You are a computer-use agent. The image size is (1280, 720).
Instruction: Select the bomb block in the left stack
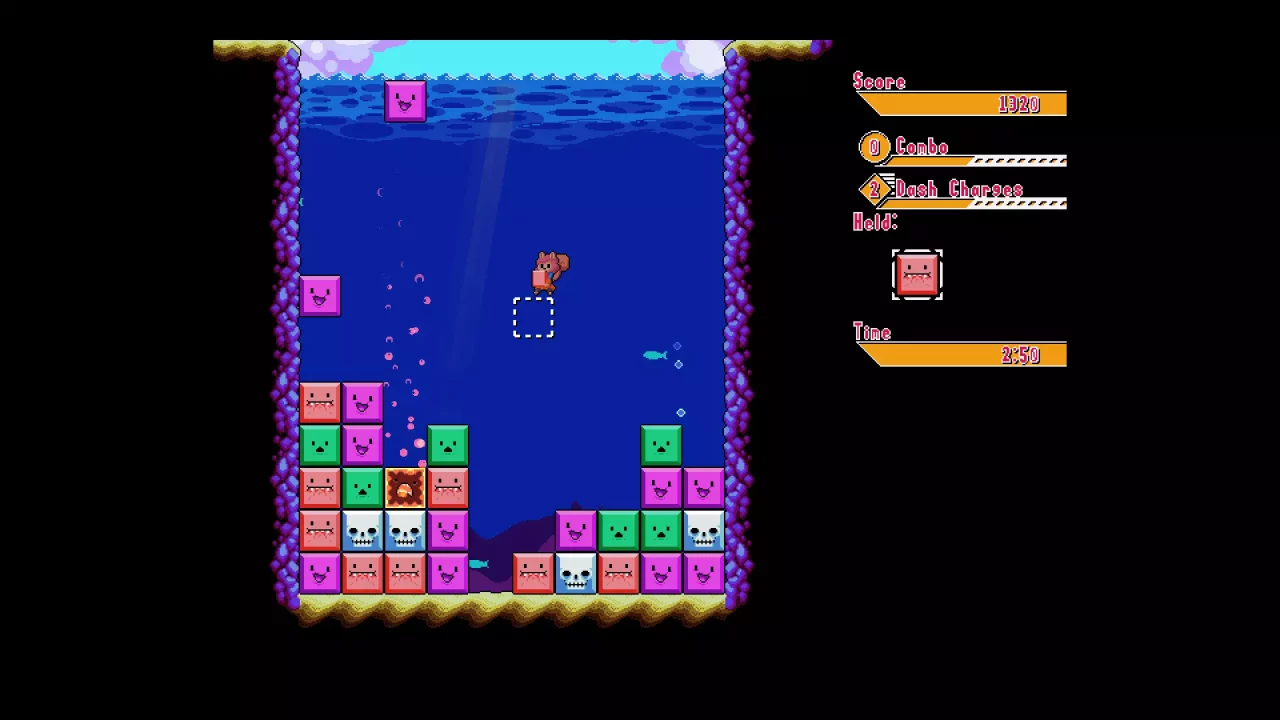pyautogui.click(x=405, y=488)
